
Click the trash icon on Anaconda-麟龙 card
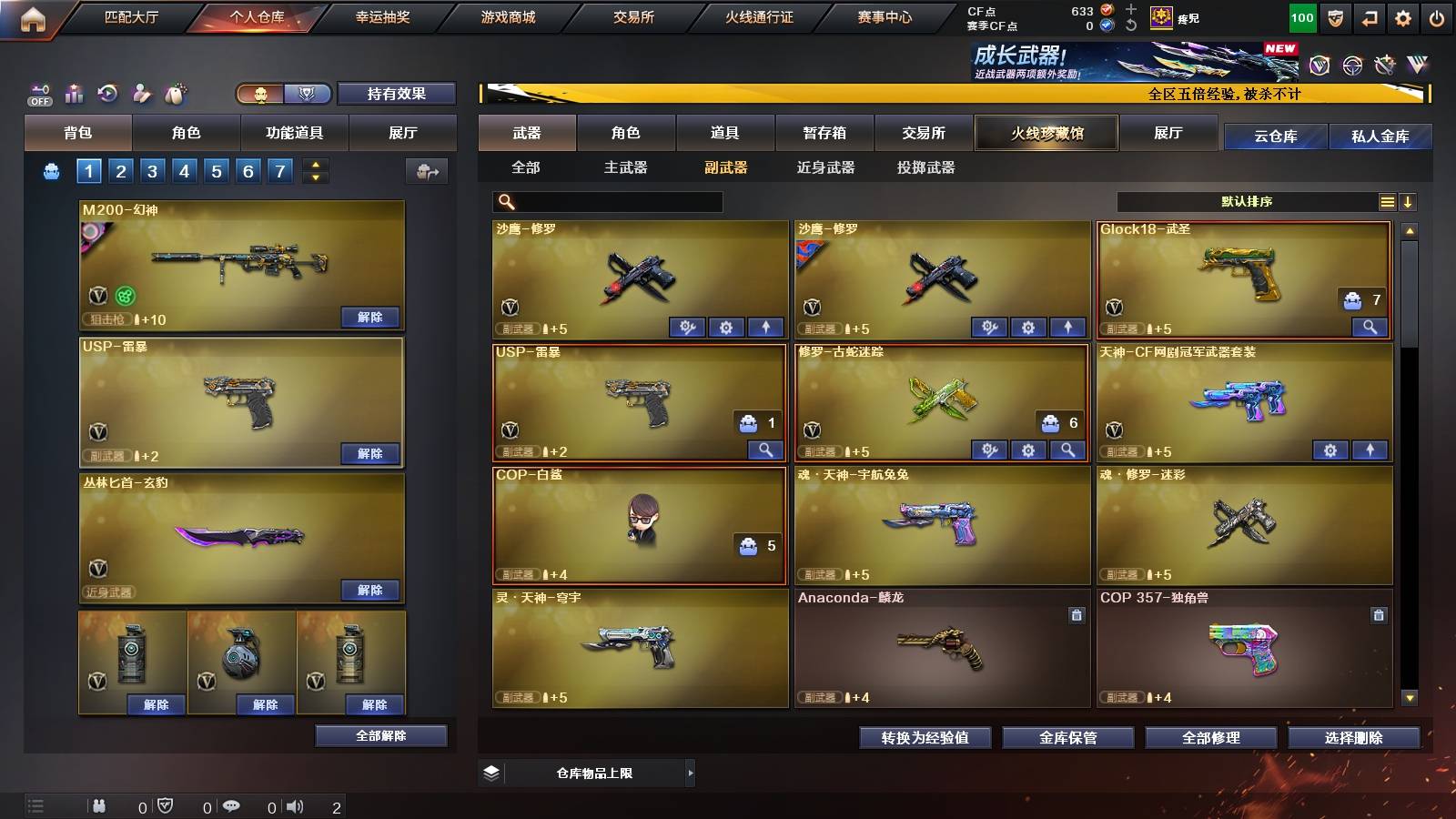click(x=1075, y=614)
